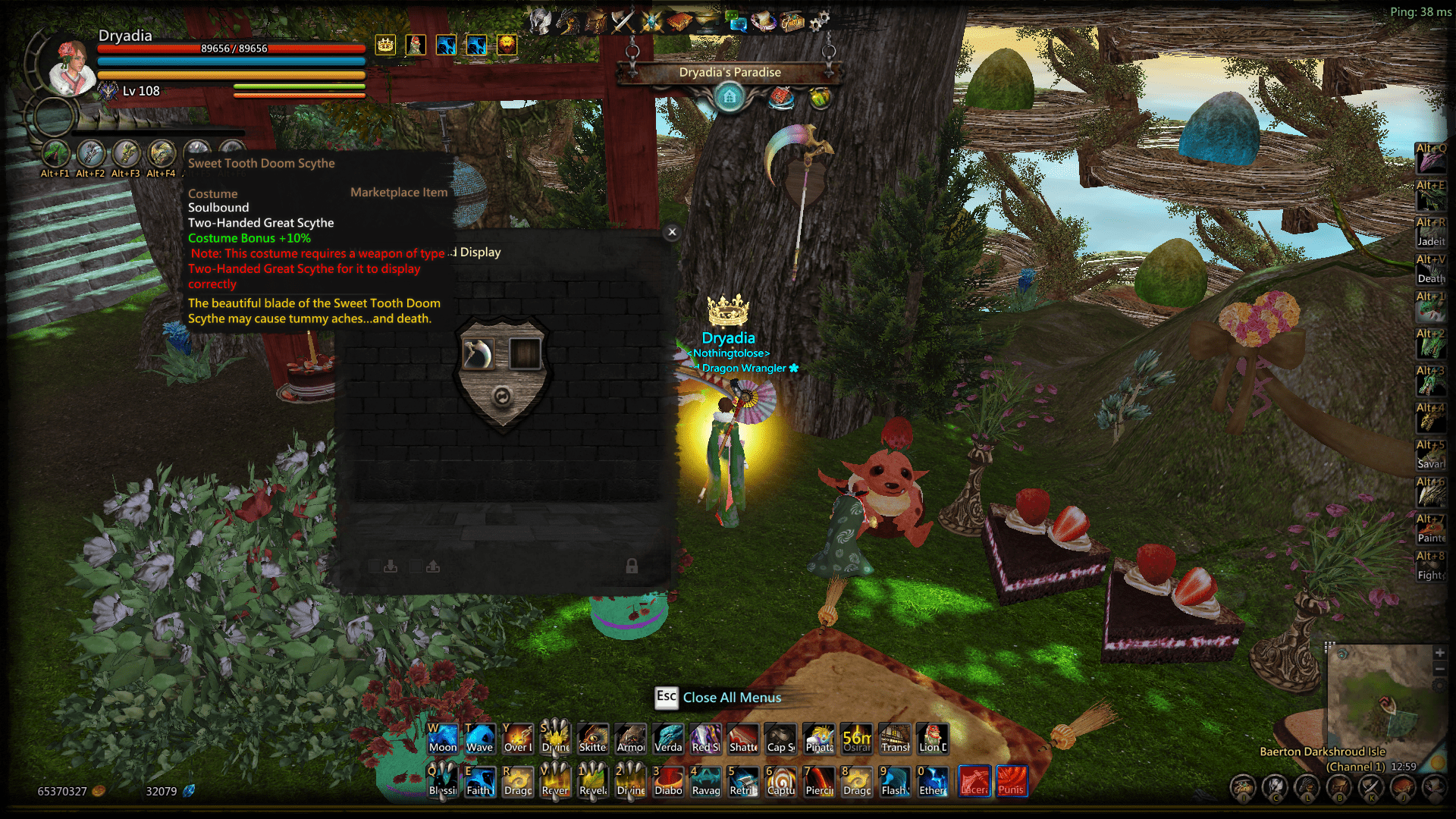
Task: Select the Sweet Tooth Doom Scythe slot
Action: pos(478,354)
